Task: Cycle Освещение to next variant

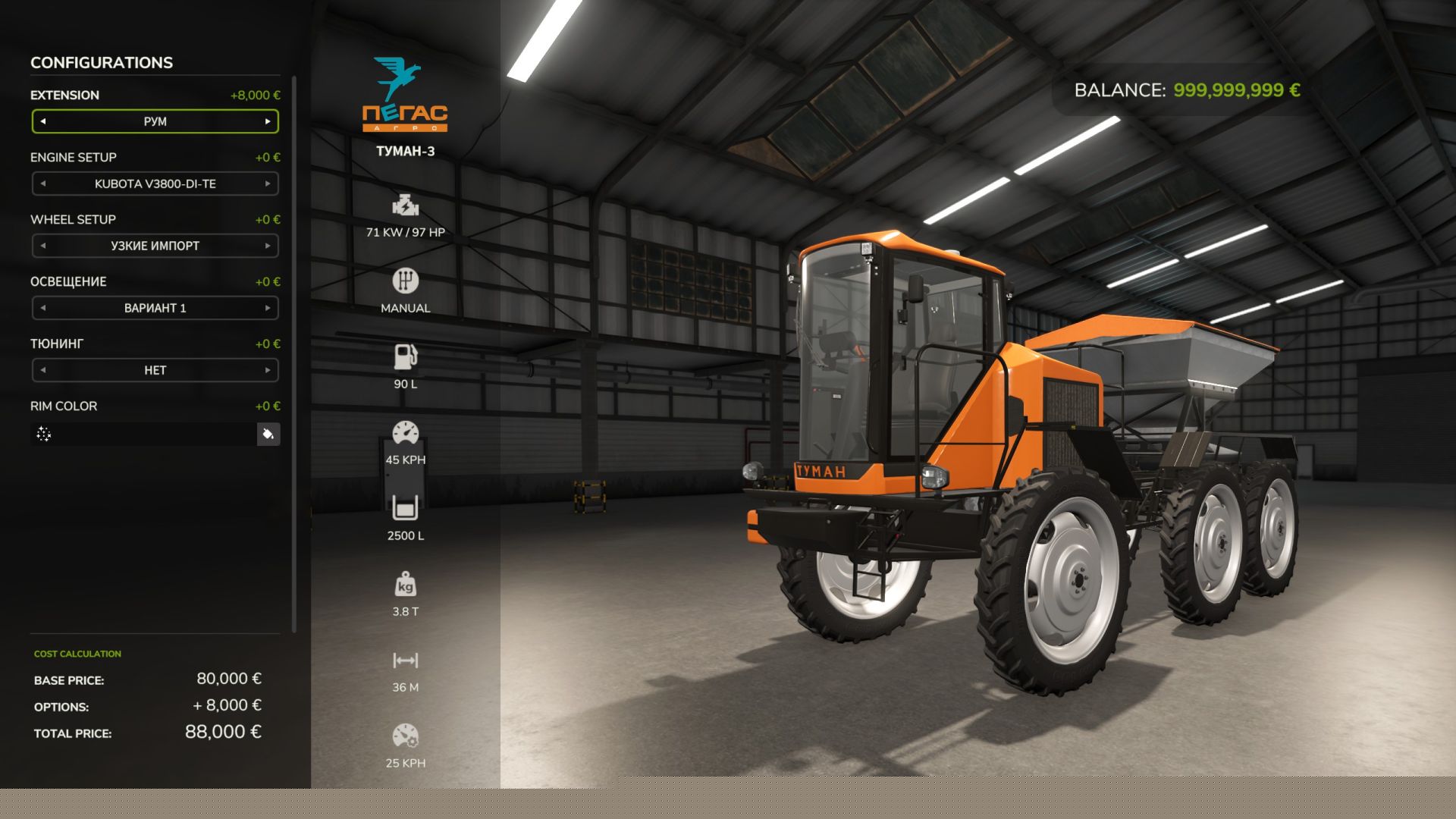Action: coord(268,308)
